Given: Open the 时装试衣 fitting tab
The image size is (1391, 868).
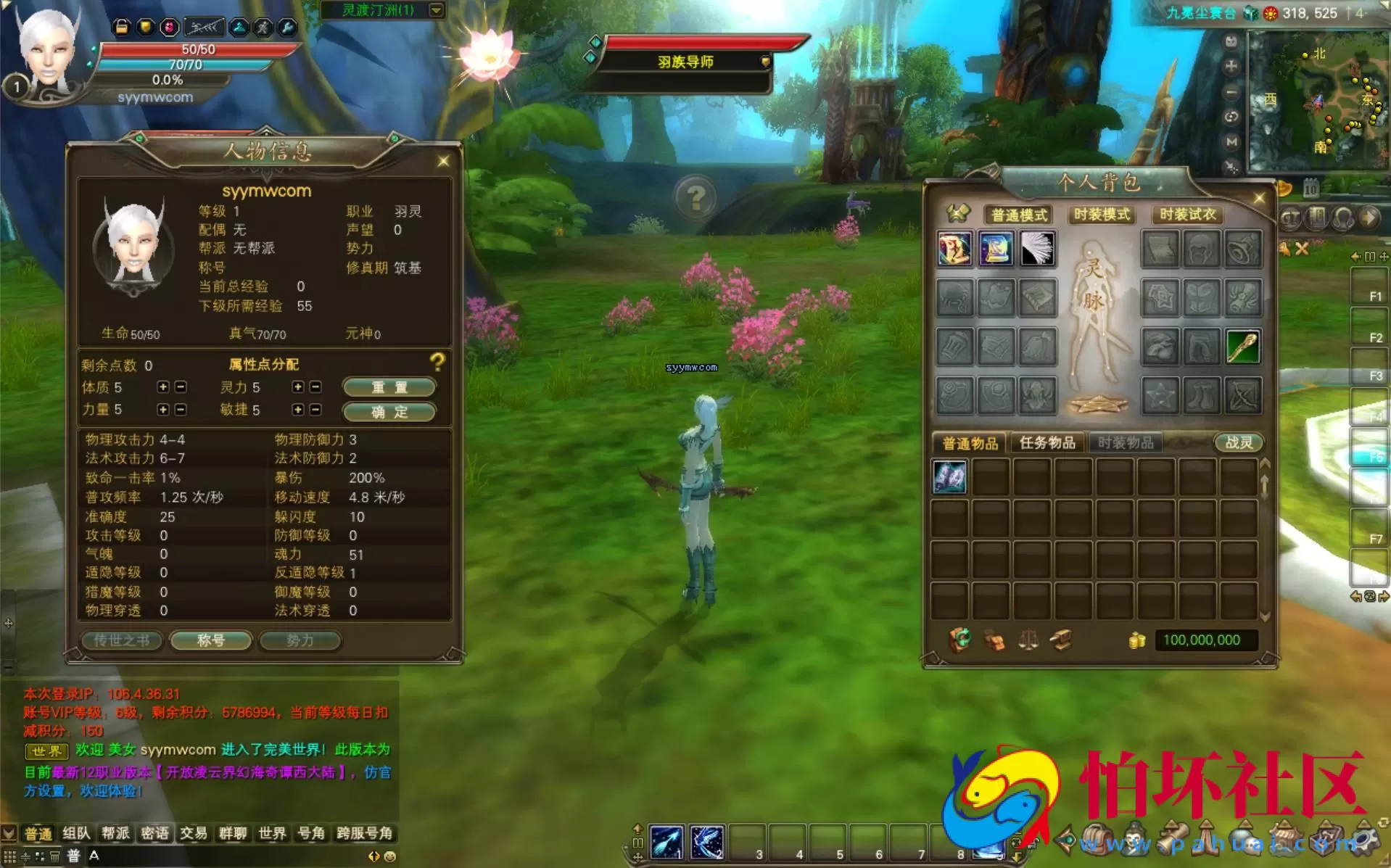Looking at the screenshot, I should coord(1186,215).
